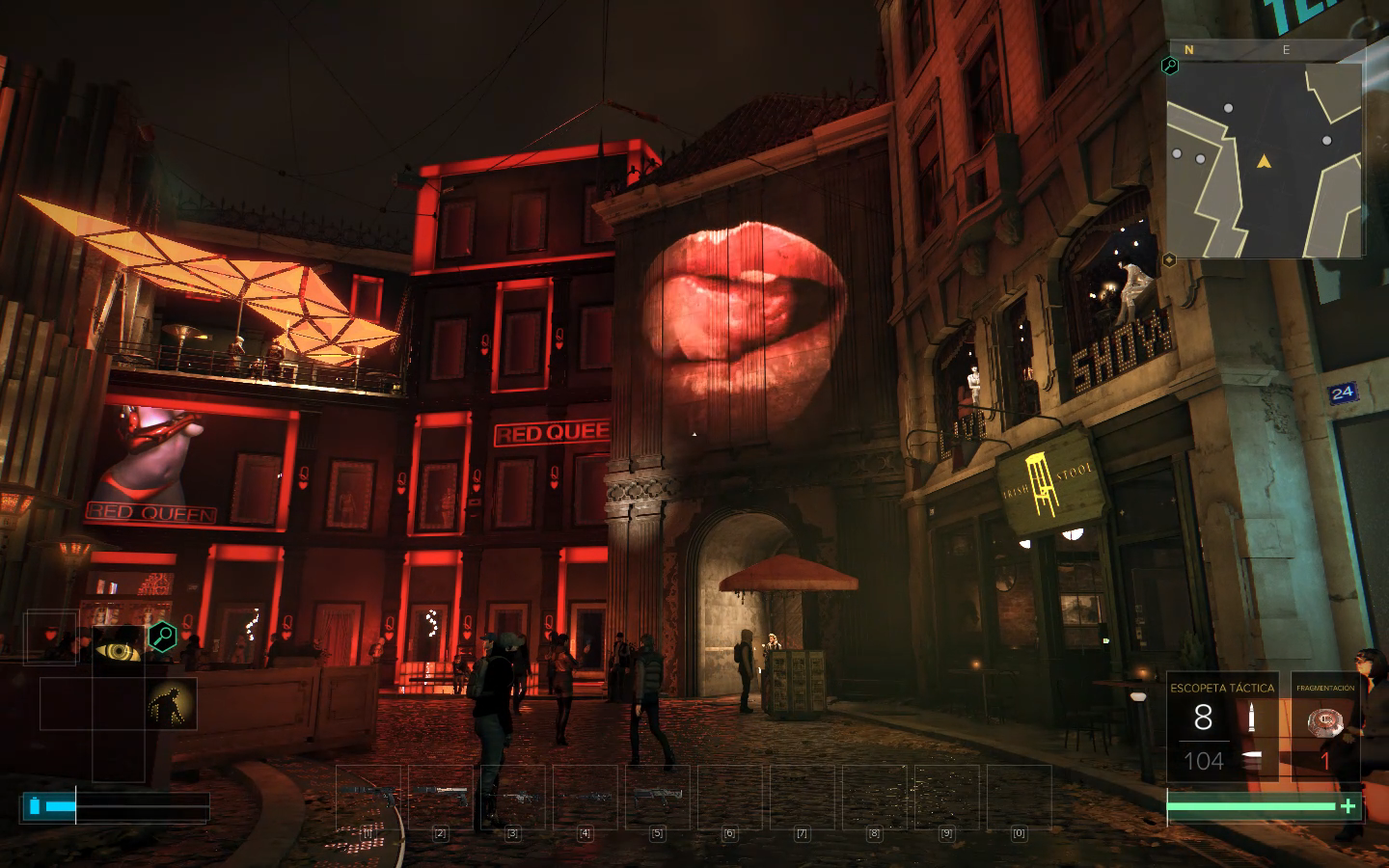Select the magnifier icon on the minimap
Screen dimensions: 1389x868
coord(1170,66)
